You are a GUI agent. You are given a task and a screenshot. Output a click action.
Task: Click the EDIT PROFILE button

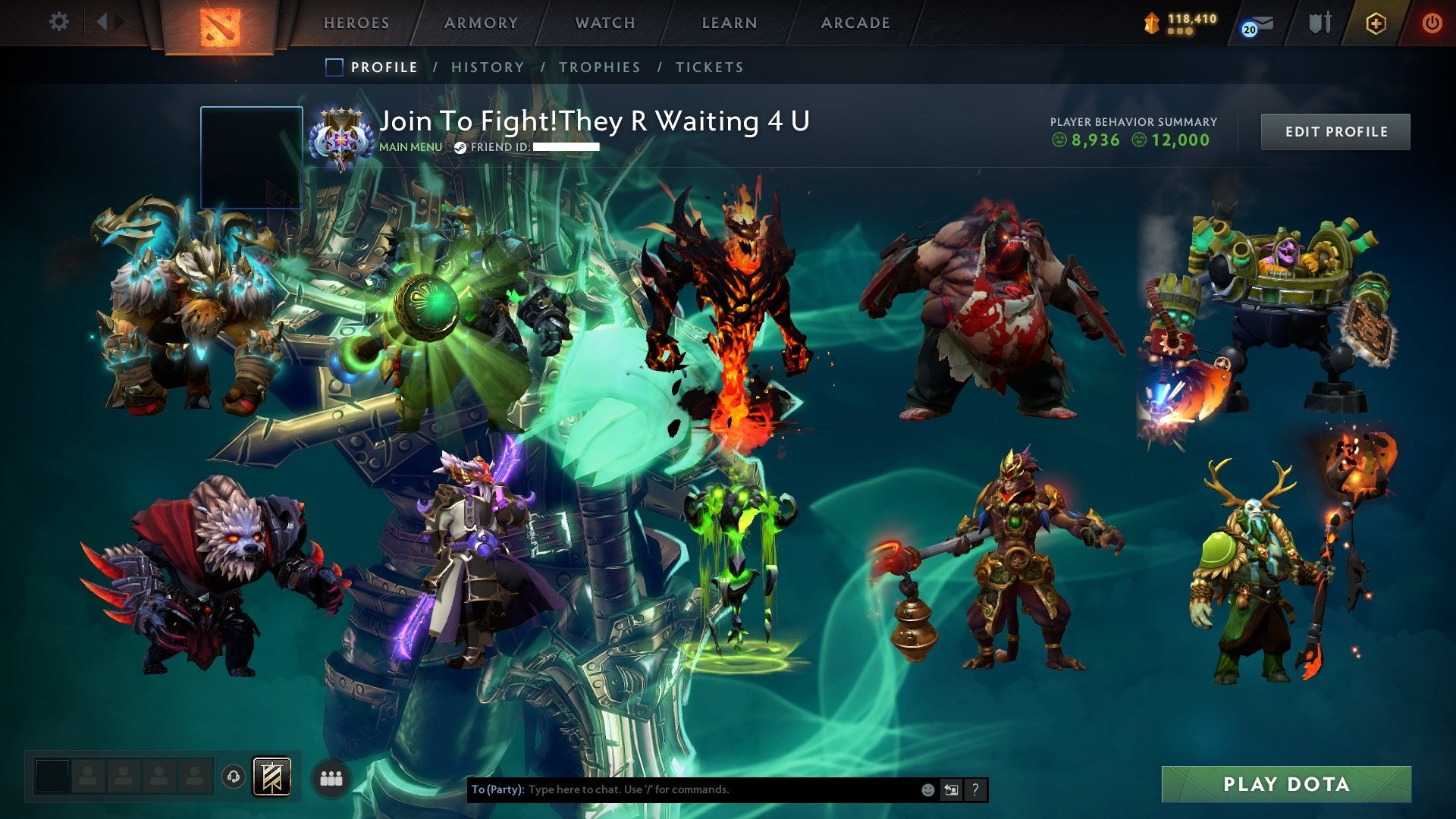click(1335, 130)
